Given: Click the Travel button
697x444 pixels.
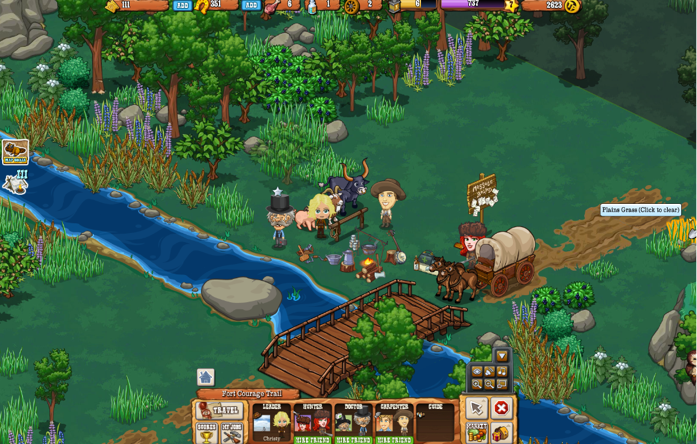Looking at the screenshot, I should (x=220, y=411).
